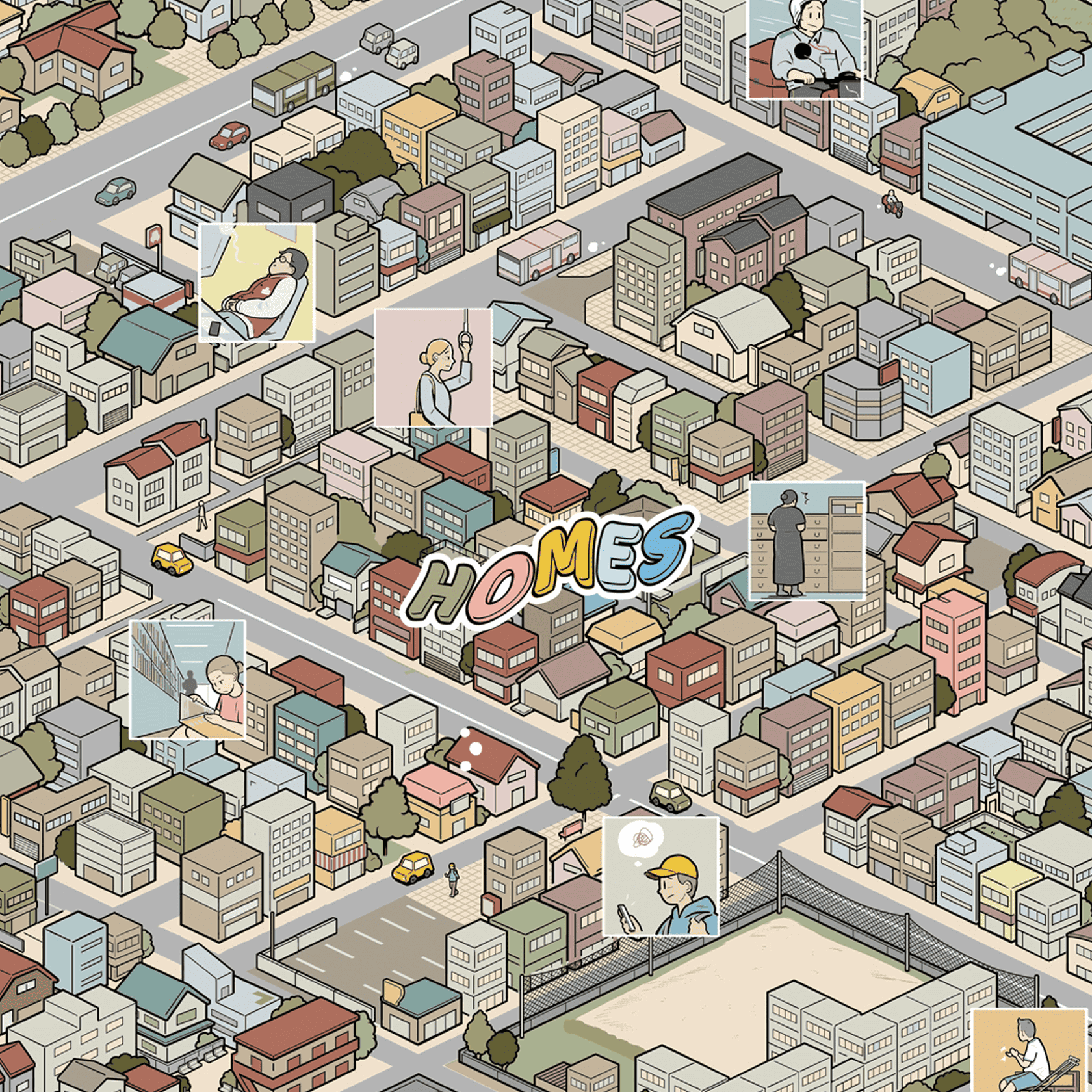This screenshot has width=1092, height=1092.
Task: Select the seated person on orange panel
Action: coord(1030,1050)
